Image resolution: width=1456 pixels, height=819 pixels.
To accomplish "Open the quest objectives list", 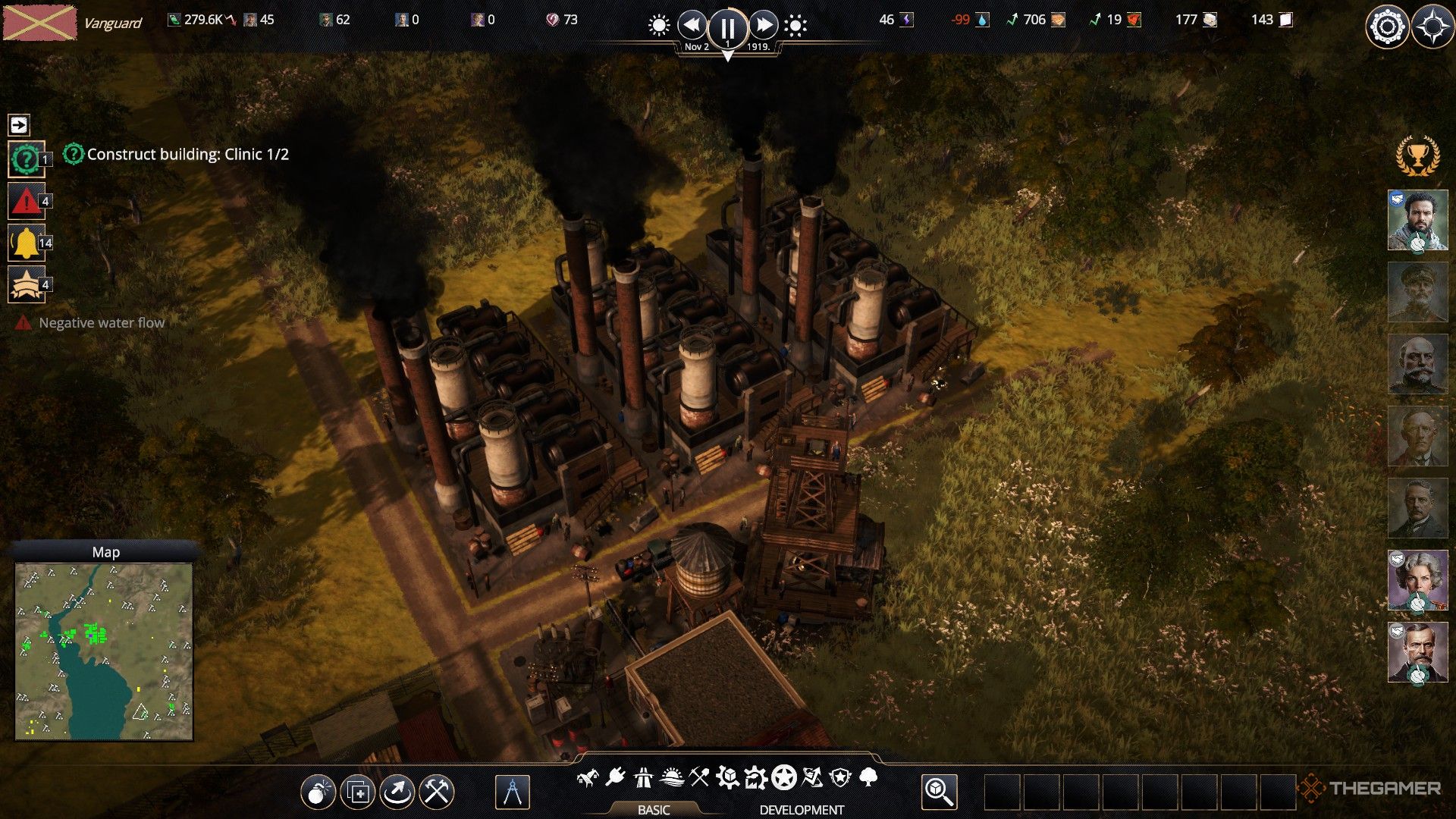I will click(26, 159).
